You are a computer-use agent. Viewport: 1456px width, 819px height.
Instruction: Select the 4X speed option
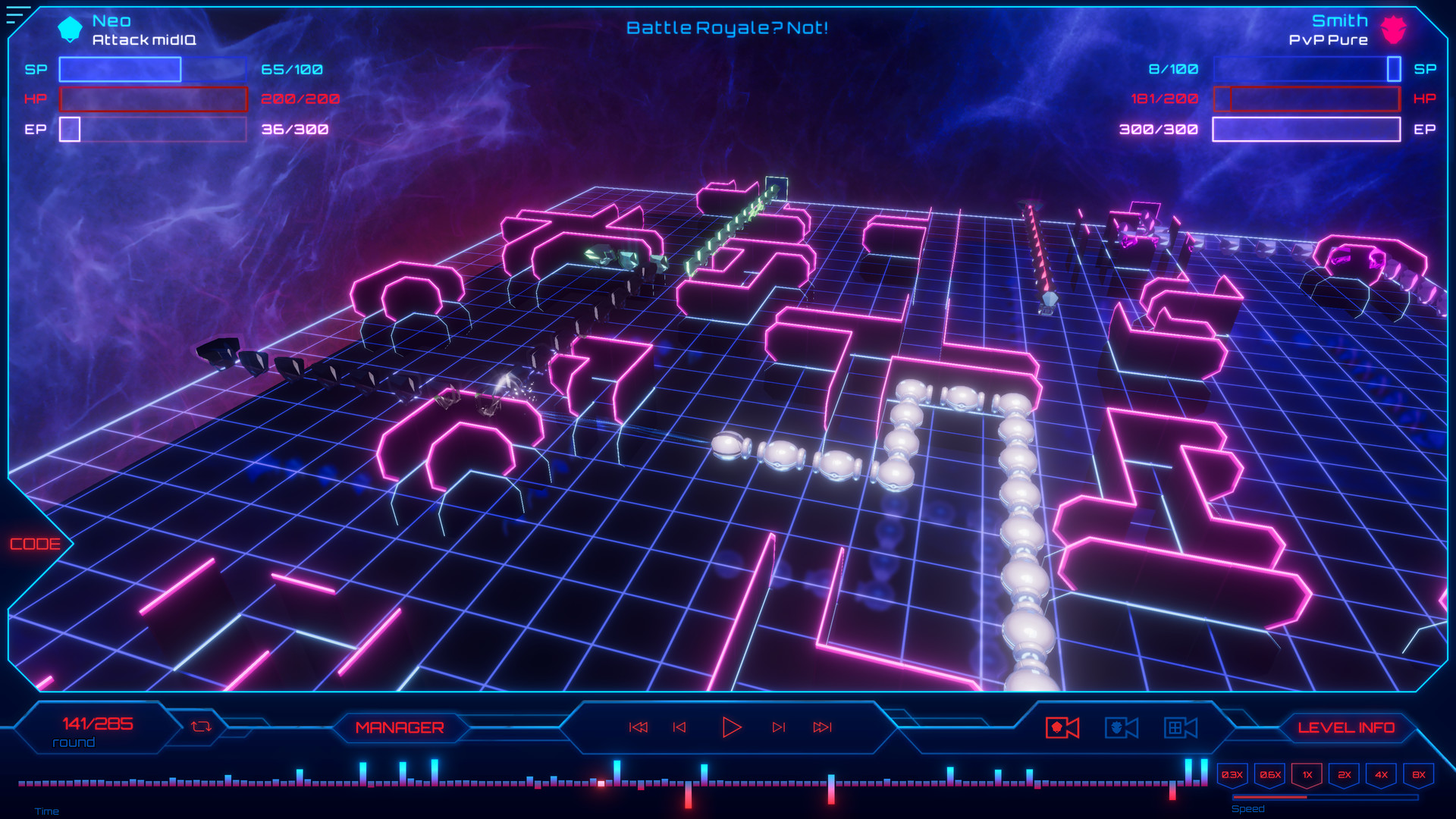pyautogui.click(x=1382, y=775)
